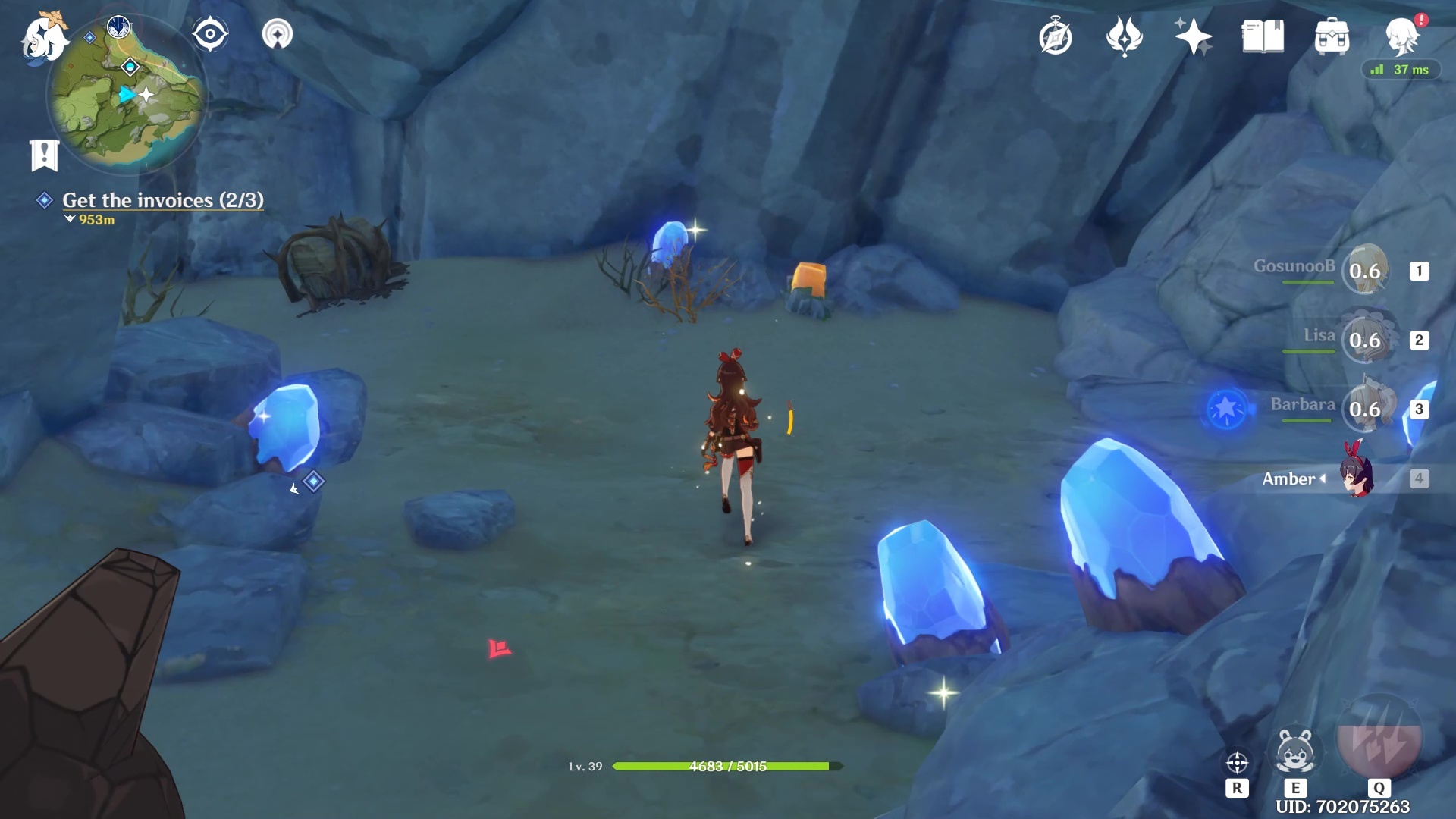The height and width of the screenshot is (819, 1456).
Task: Open the quest 'Get the invoices (2/3)'
Action: (x=162, y=200)
